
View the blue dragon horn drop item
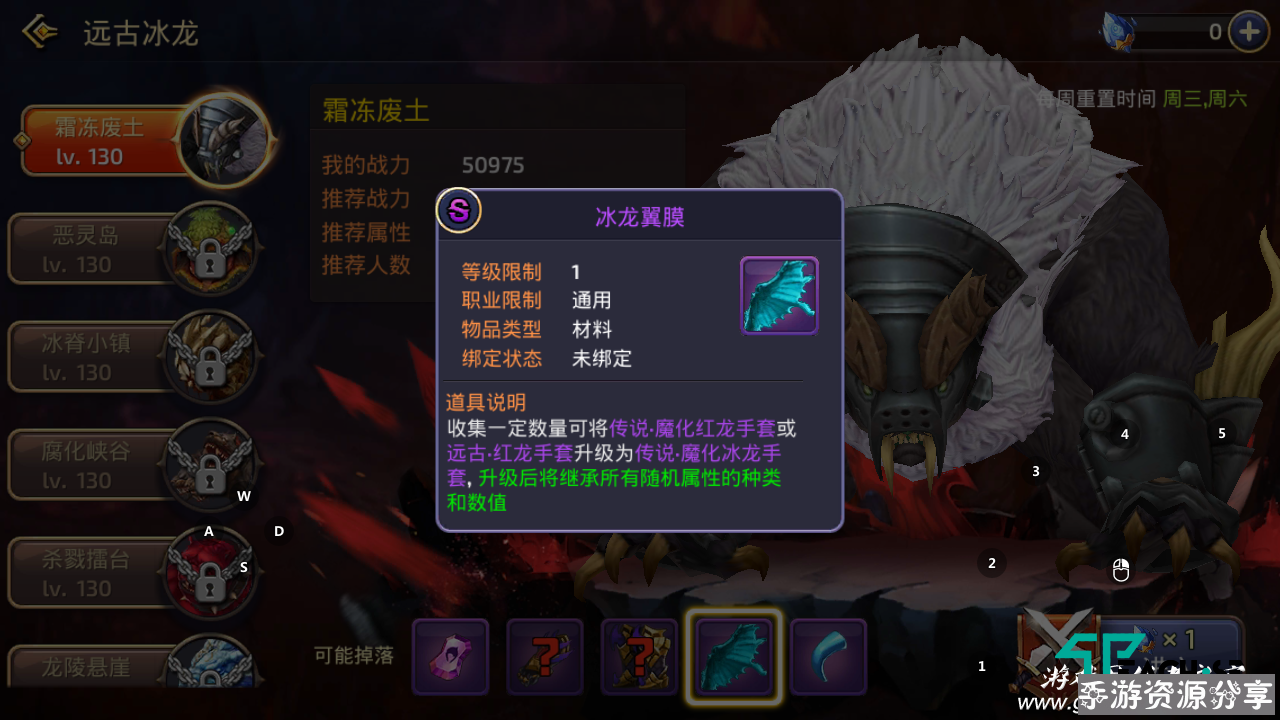828,656
